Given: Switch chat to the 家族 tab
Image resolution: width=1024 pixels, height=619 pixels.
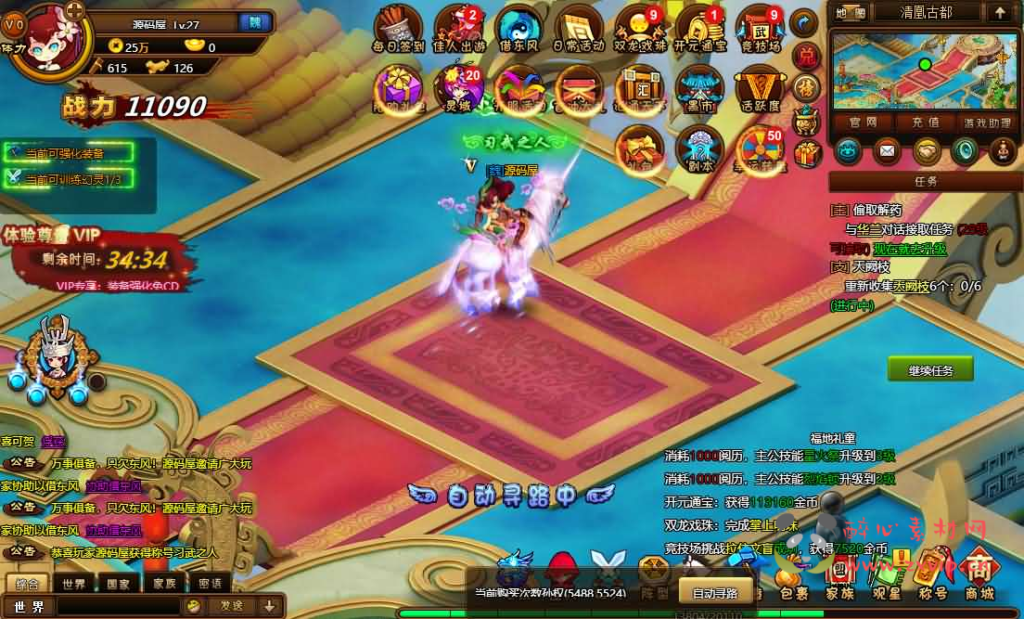Looking at the screenshot, I should (164, 584).
